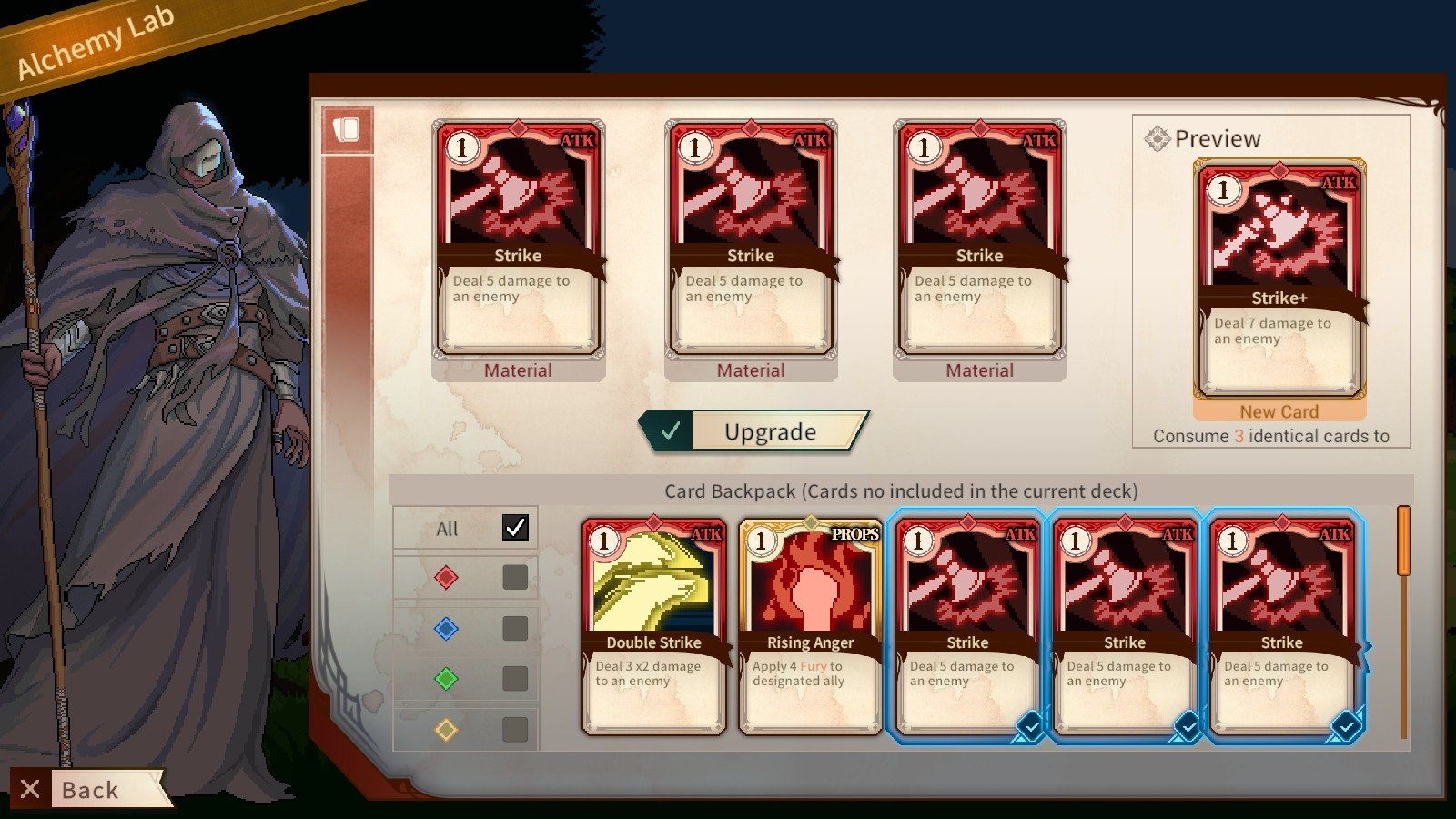Select the red diamond card filter icon
The height and width of the screenshot is (819, 1456).
point(445,579)
